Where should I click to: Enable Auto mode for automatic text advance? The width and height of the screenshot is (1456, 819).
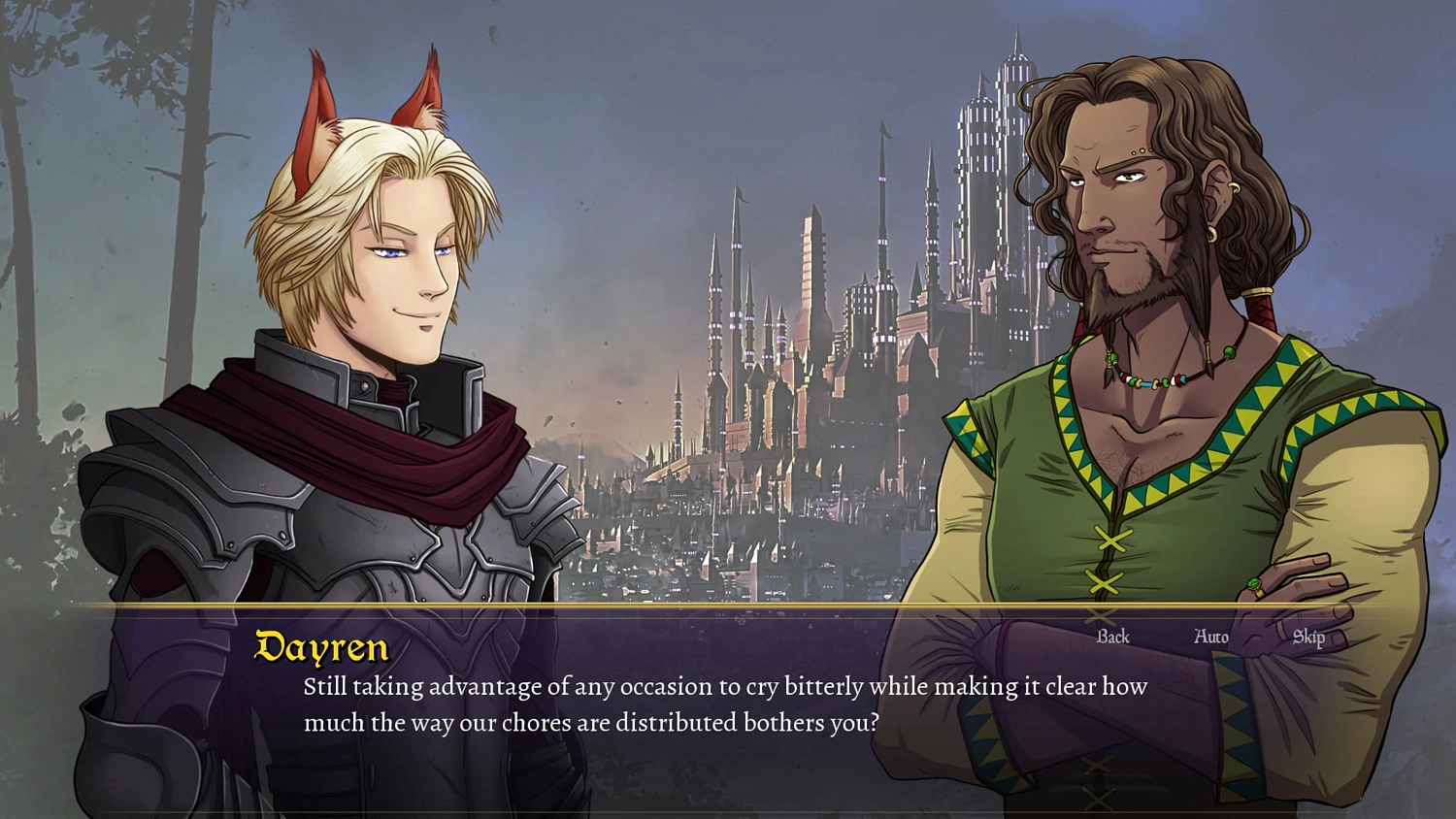(x=1209, y=638)
